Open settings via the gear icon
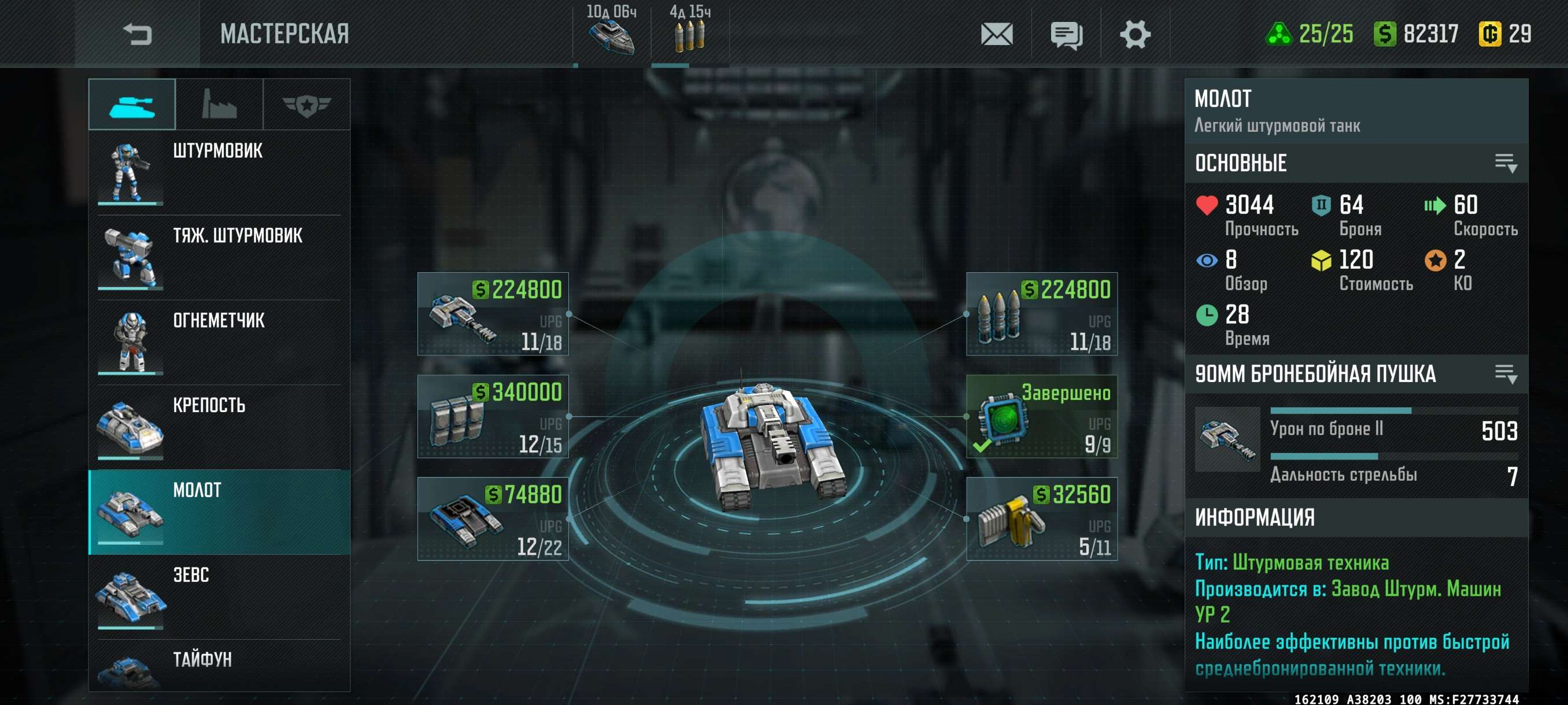Screen dimensions: 1568x705 tap(1134, 34)
